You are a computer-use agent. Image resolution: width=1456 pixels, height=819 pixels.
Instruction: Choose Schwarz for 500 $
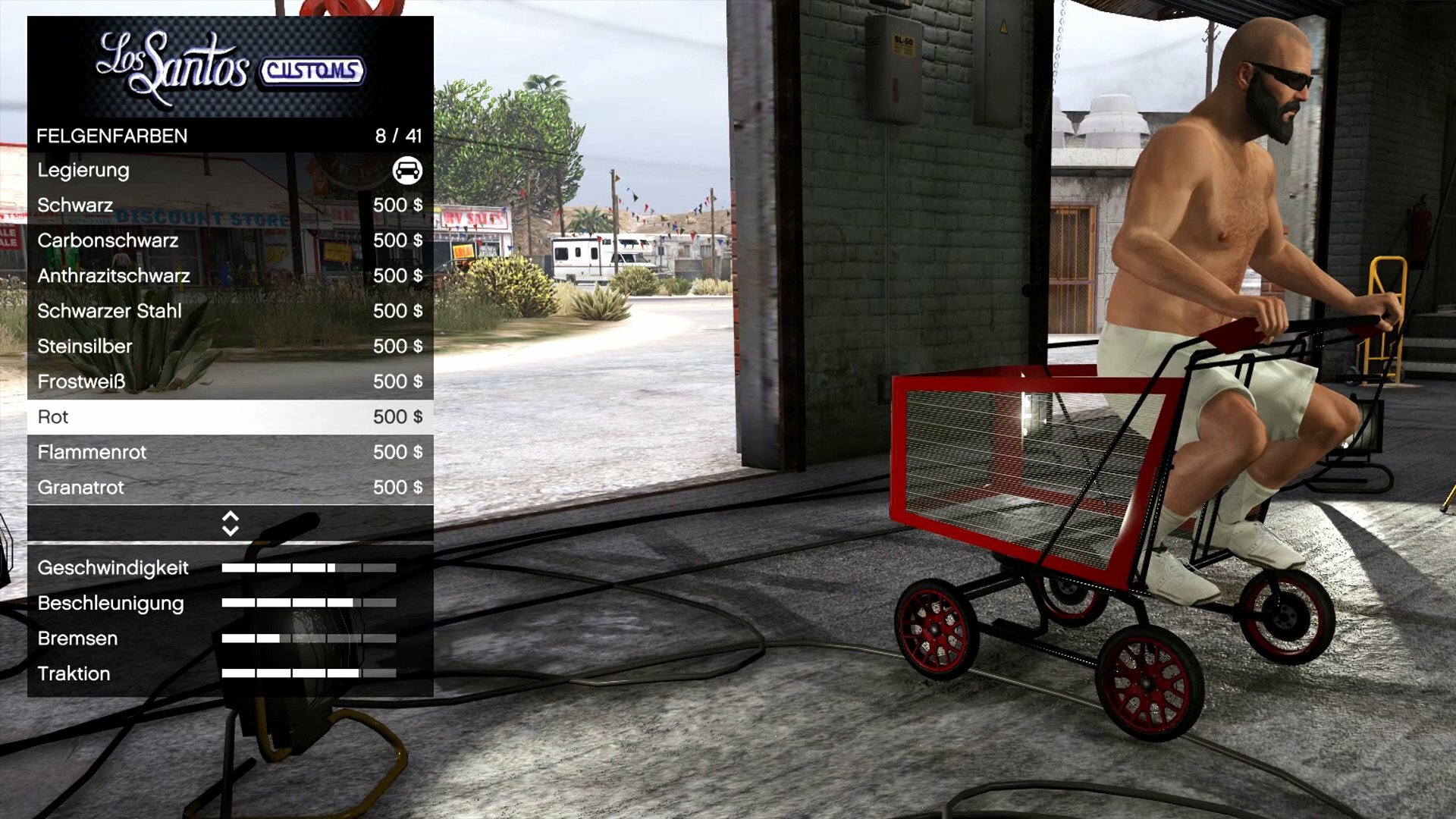coord(230,206)
